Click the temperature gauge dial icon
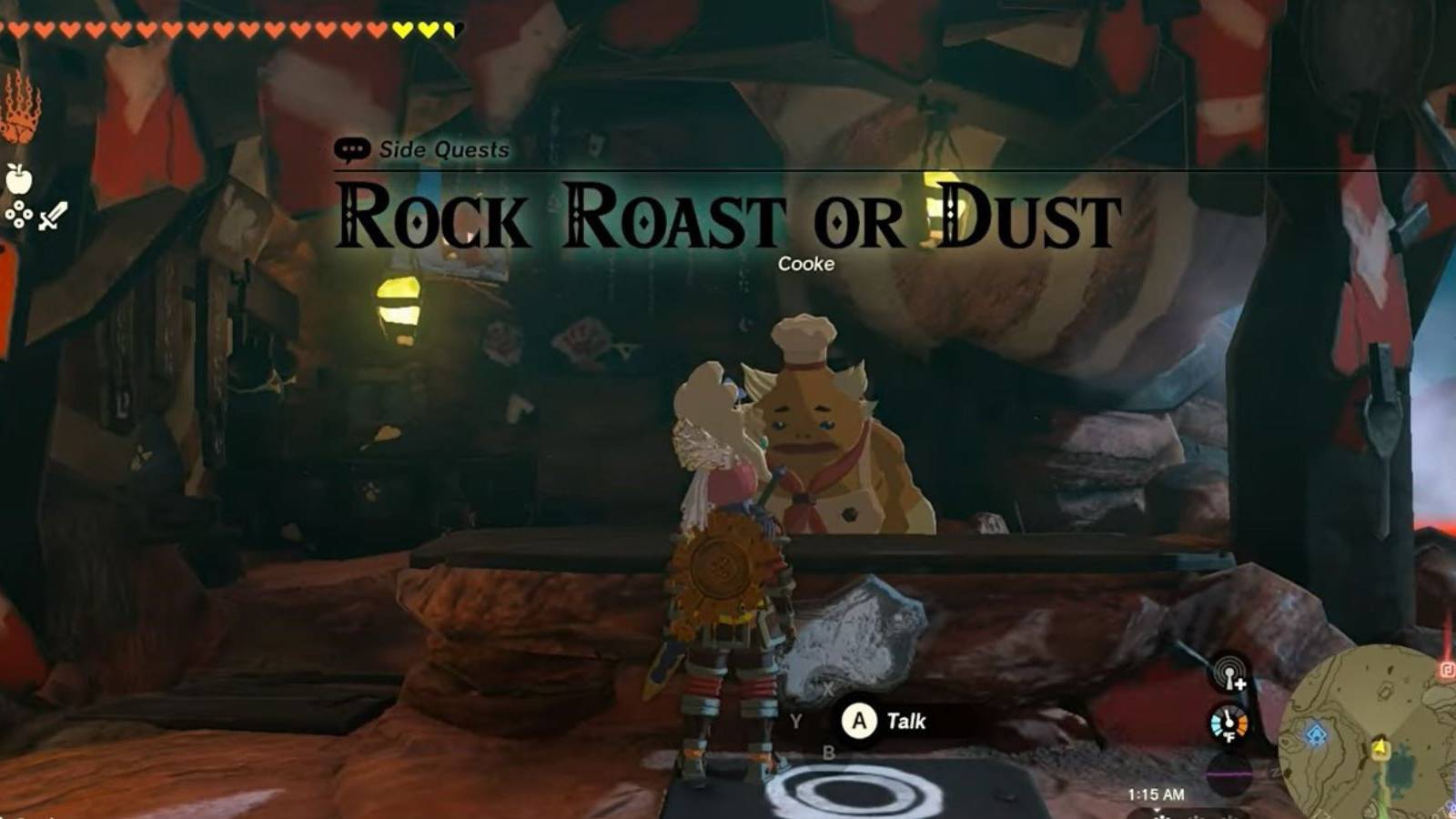Screen dimensions: 1456x819 [x=1228, y=722]
